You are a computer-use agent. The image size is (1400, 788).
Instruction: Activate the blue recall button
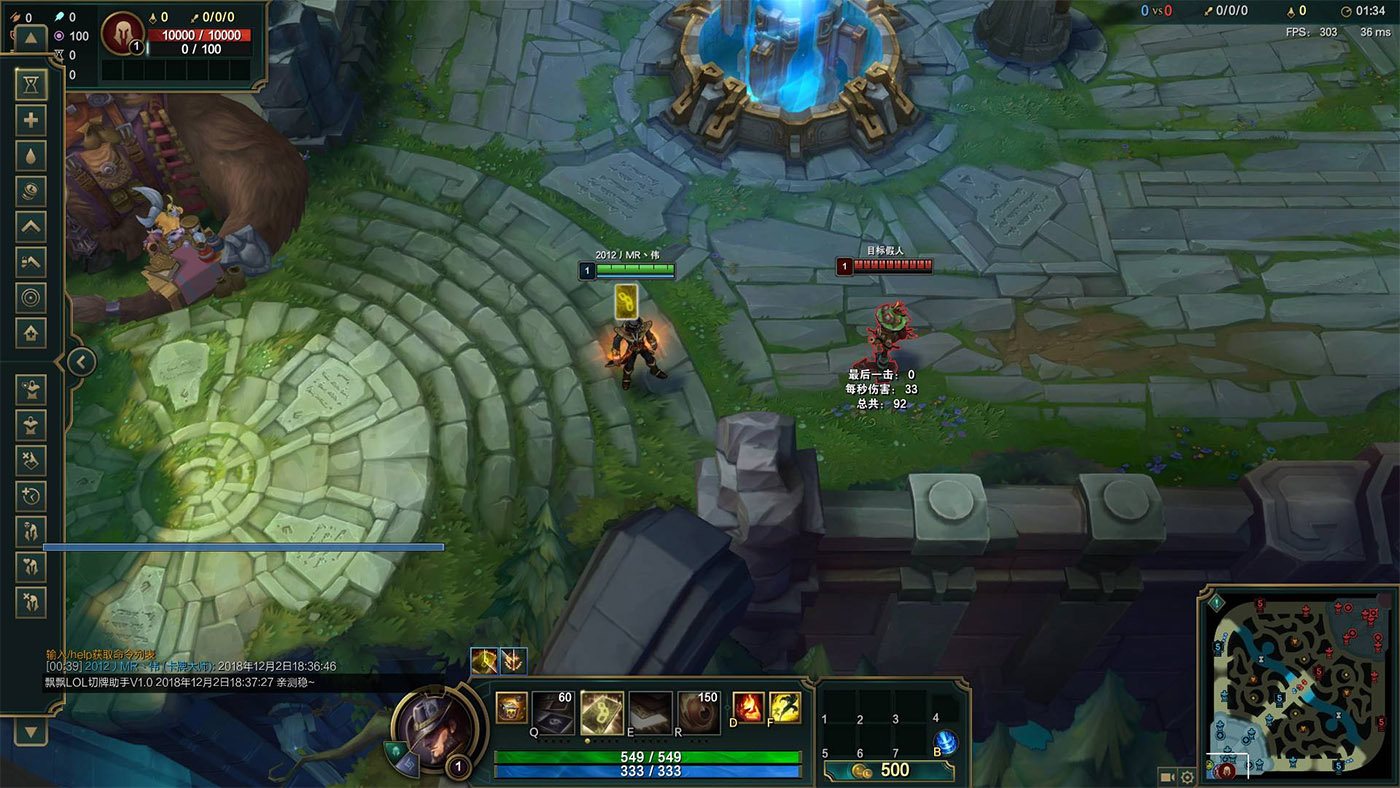945,743
